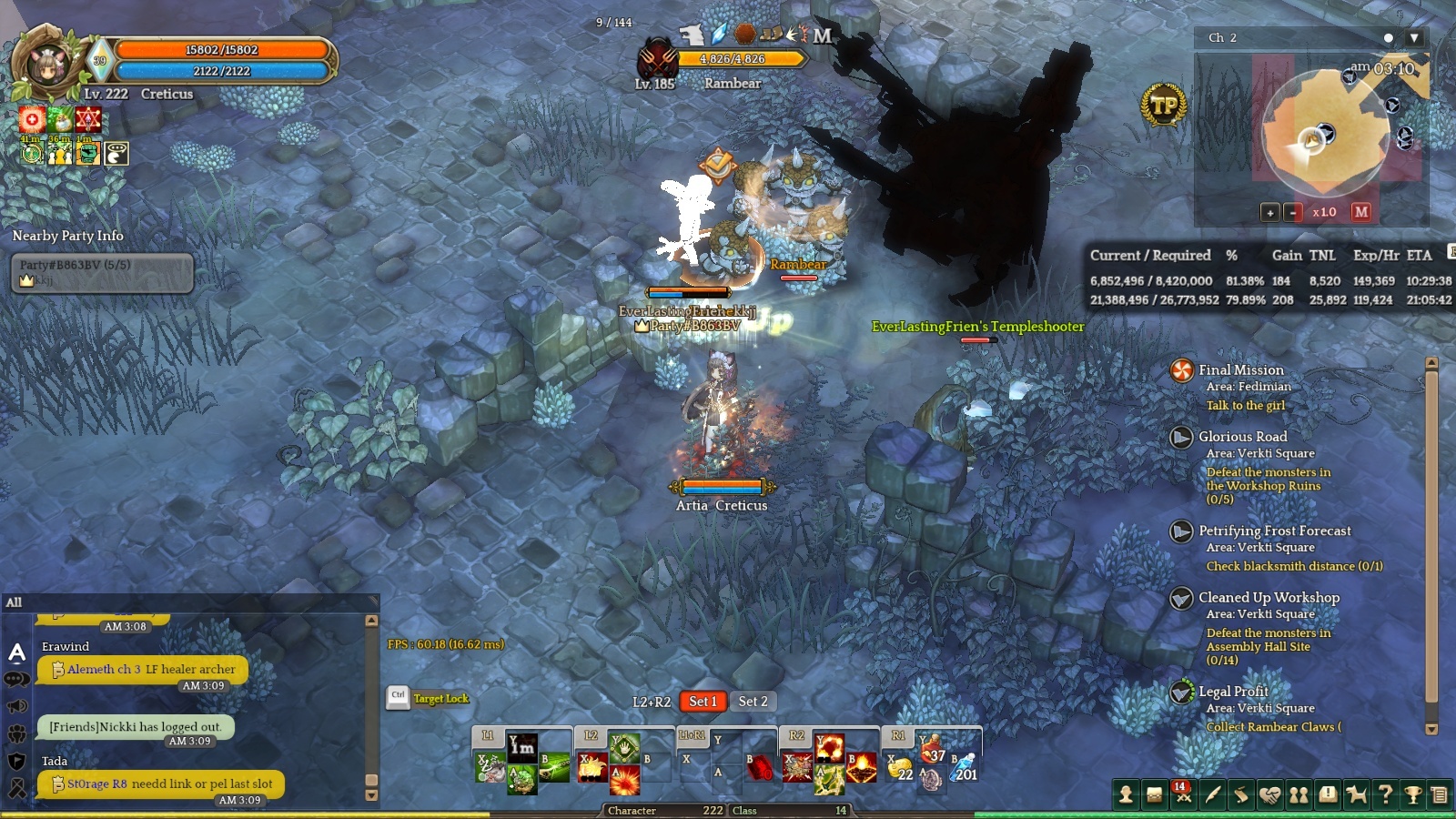Open the character info menu icon
Screen dimensions: 1456x819
point(1126,794)
